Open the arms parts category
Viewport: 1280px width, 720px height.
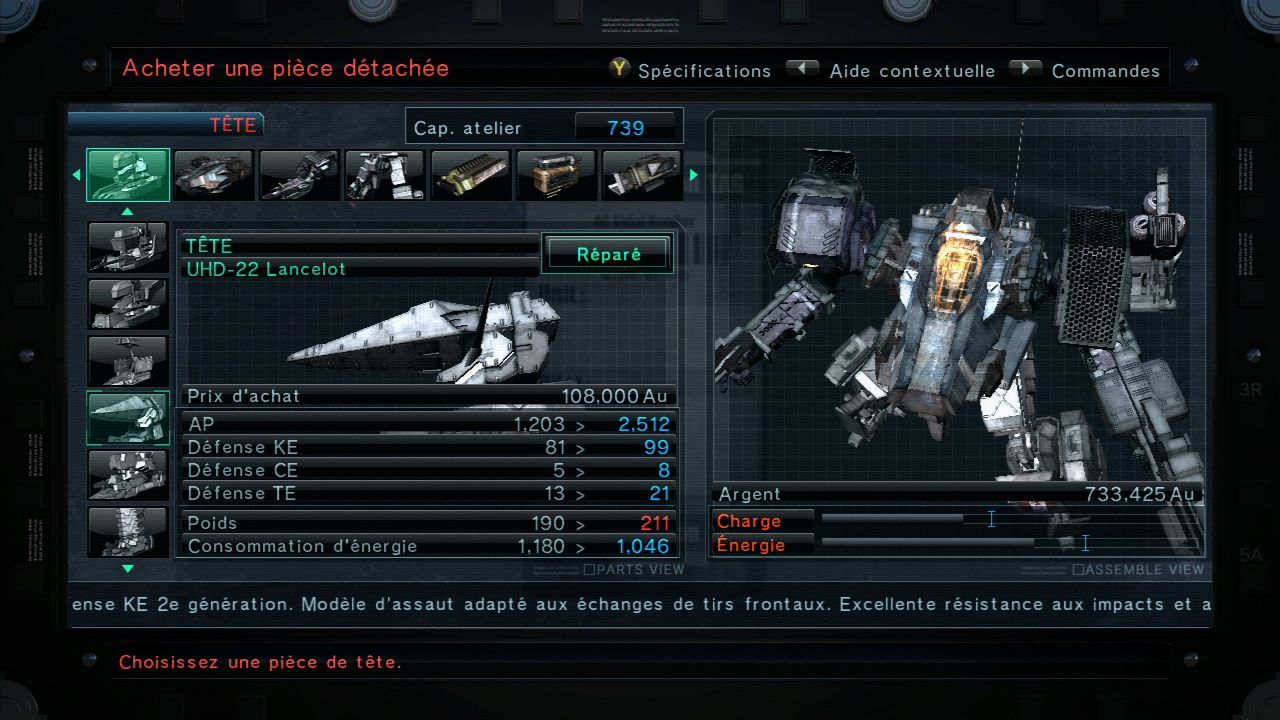(299, 175)
